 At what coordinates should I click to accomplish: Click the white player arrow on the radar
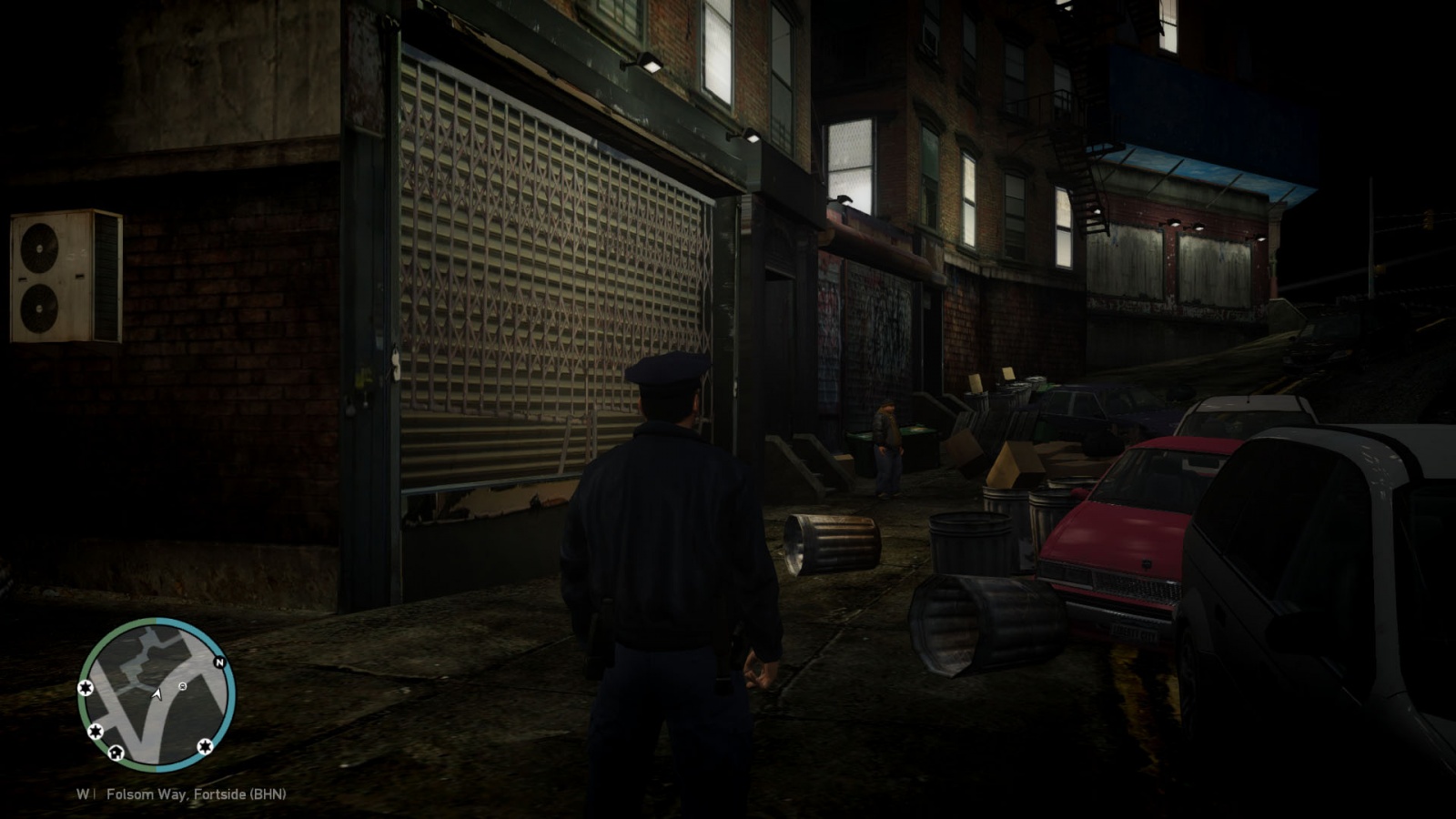(157, 694)
